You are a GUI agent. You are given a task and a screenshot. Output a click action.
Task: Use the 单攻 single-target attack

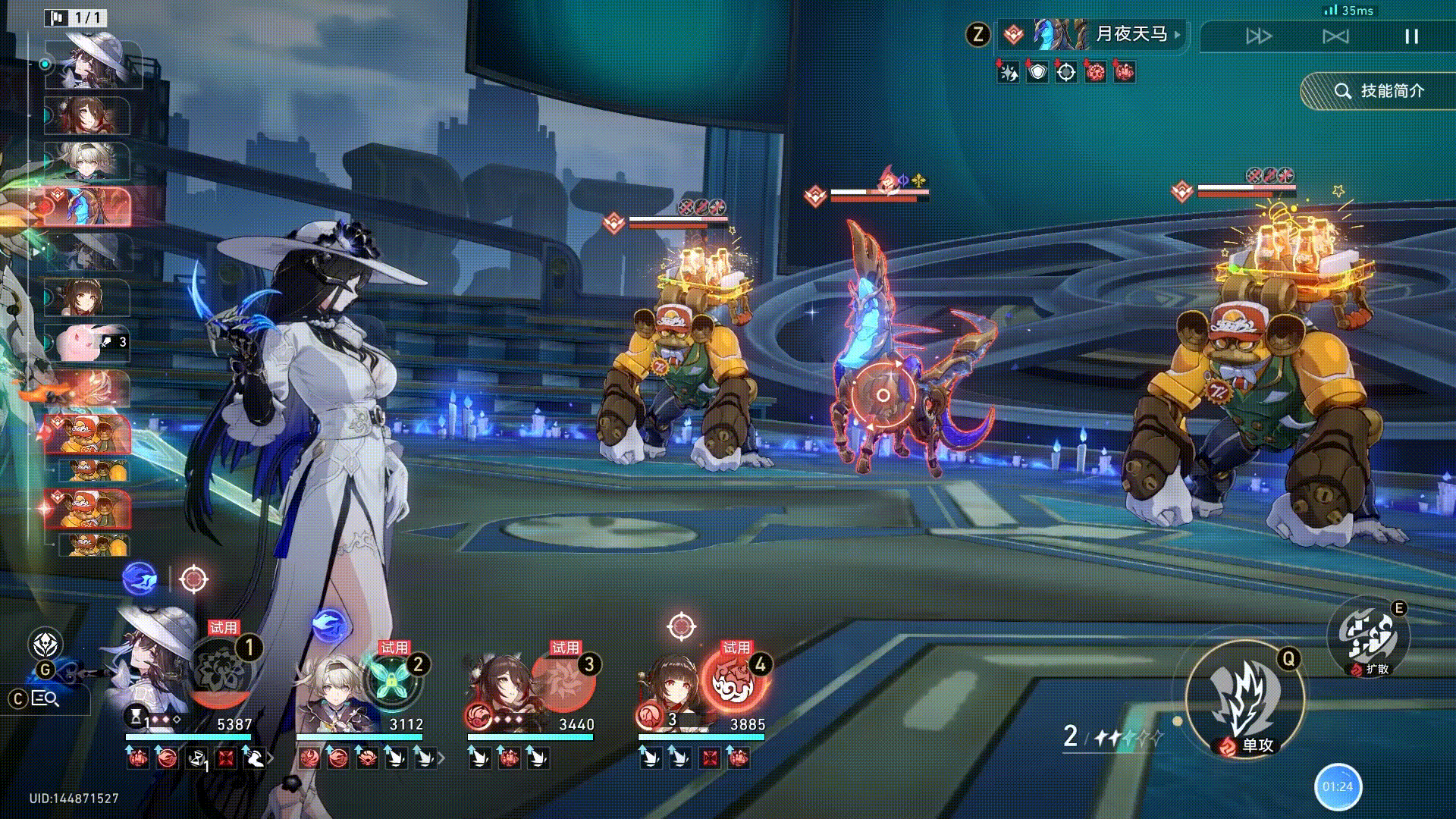point(1244,698)
